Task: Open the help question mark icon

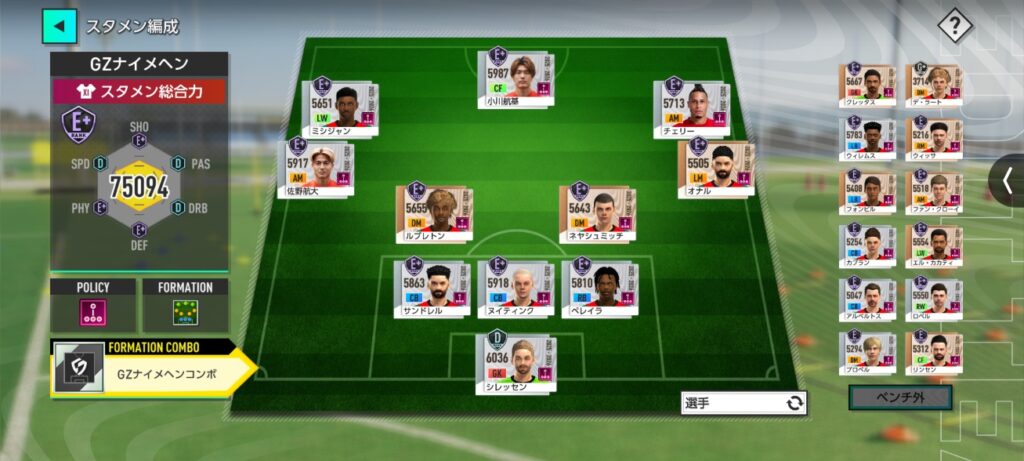Action: [x=954, y=26]
